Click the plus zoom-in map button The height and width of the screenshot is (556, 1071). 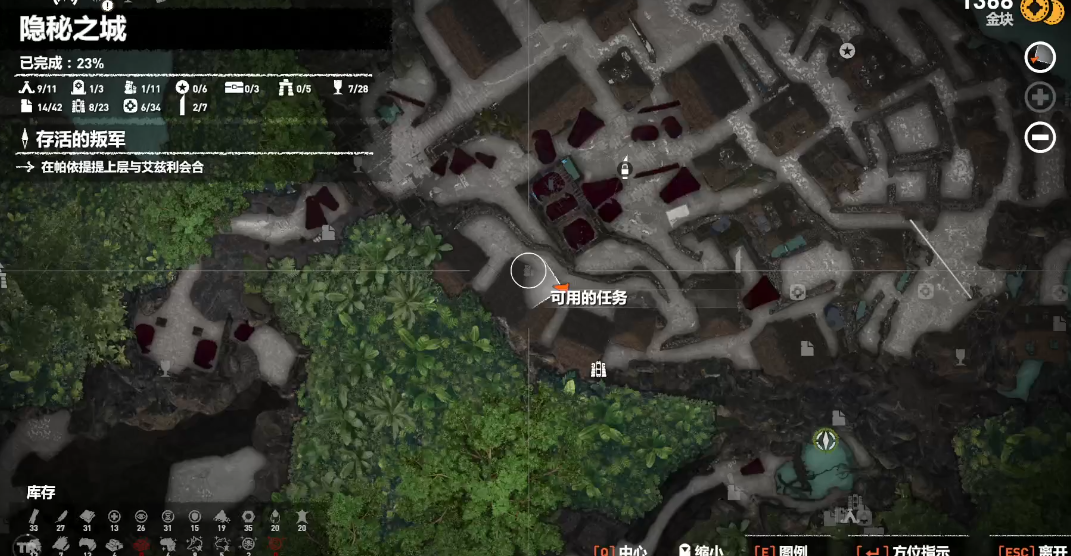[1040, 97]
